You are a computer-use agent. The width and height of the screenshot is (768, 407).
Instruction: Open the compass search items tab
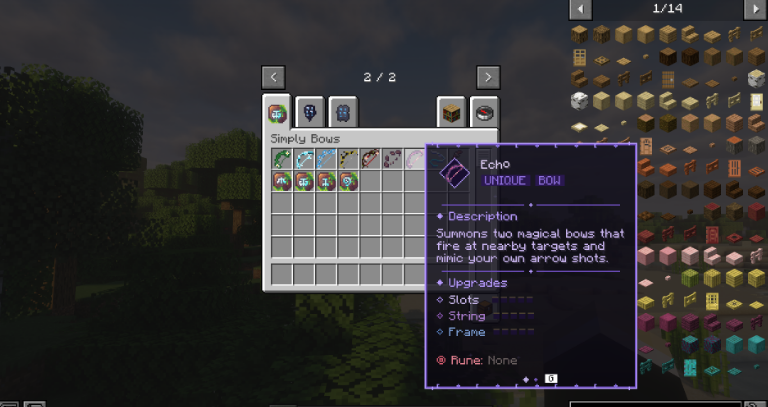click(485, 112)
